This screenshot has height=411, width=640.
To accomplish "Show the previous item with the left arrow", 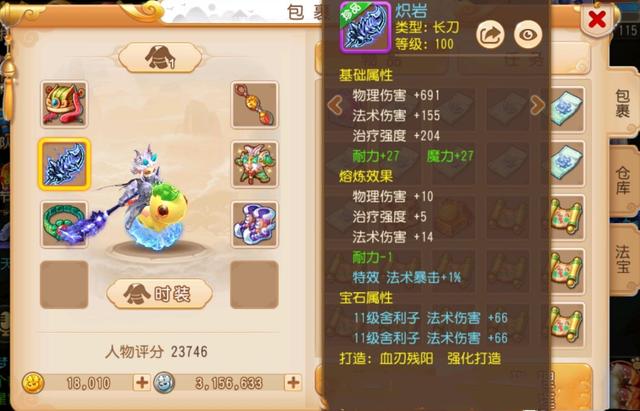I will tap(336, 104).
